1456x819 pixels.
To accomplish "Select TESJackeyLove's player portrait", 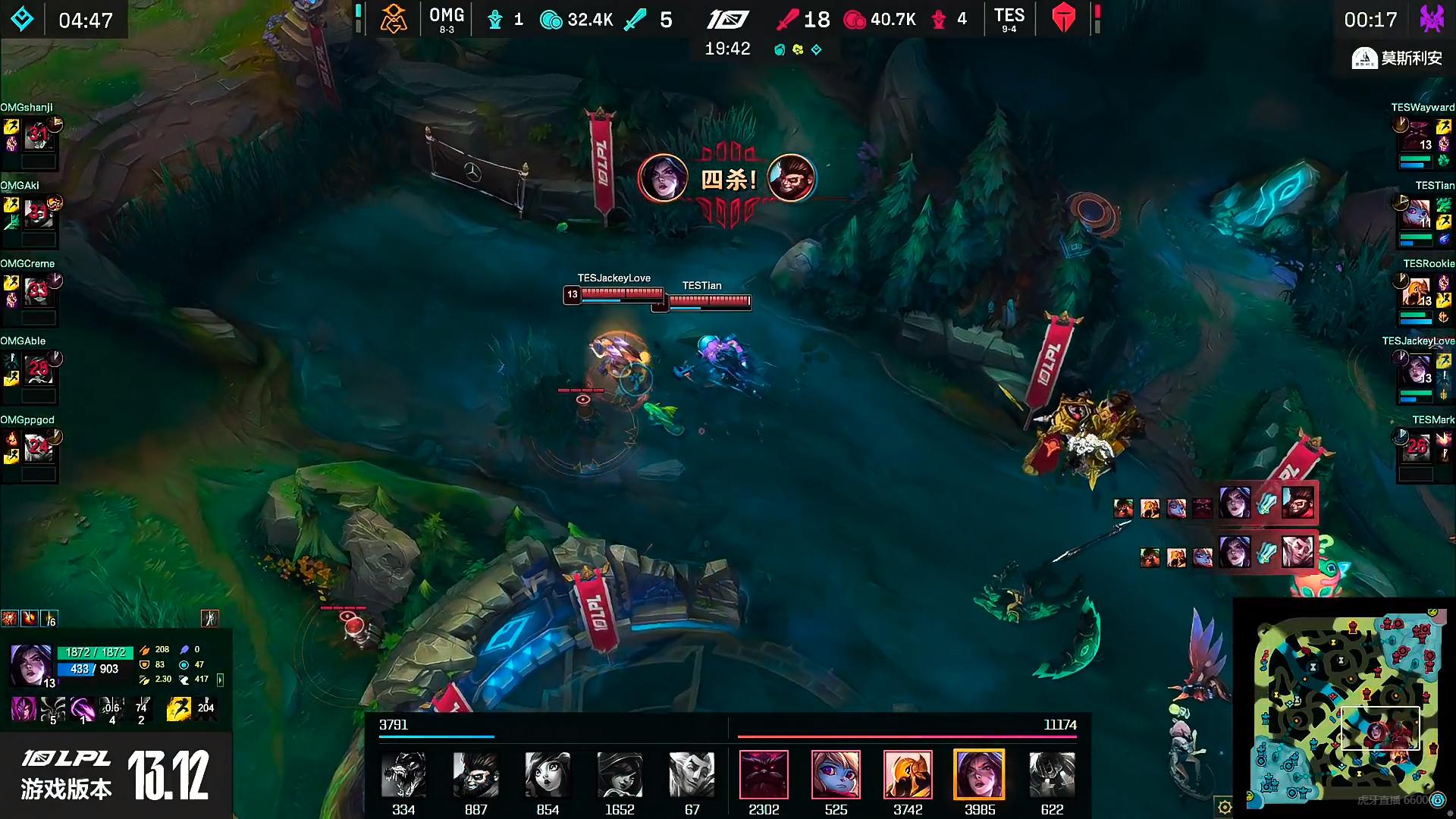I will (x=1417, y=369).
